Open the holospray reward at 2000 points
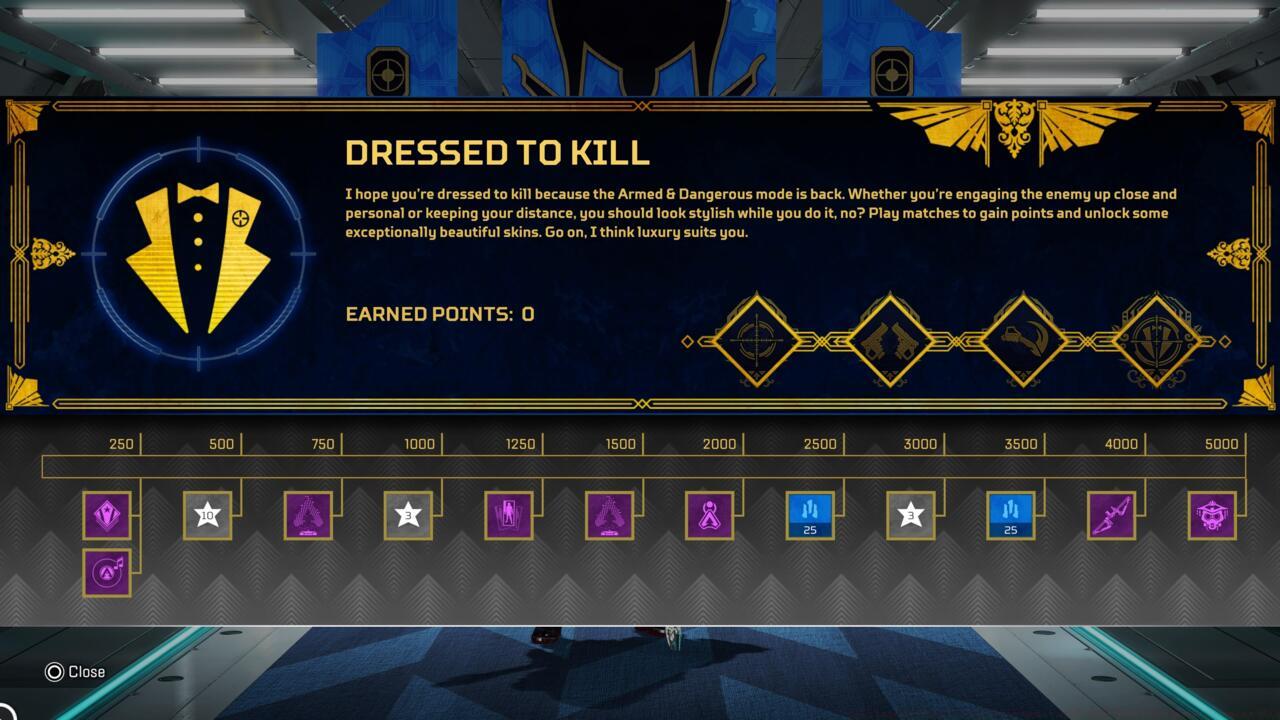Screen dimensions: 1280x720 712,516
